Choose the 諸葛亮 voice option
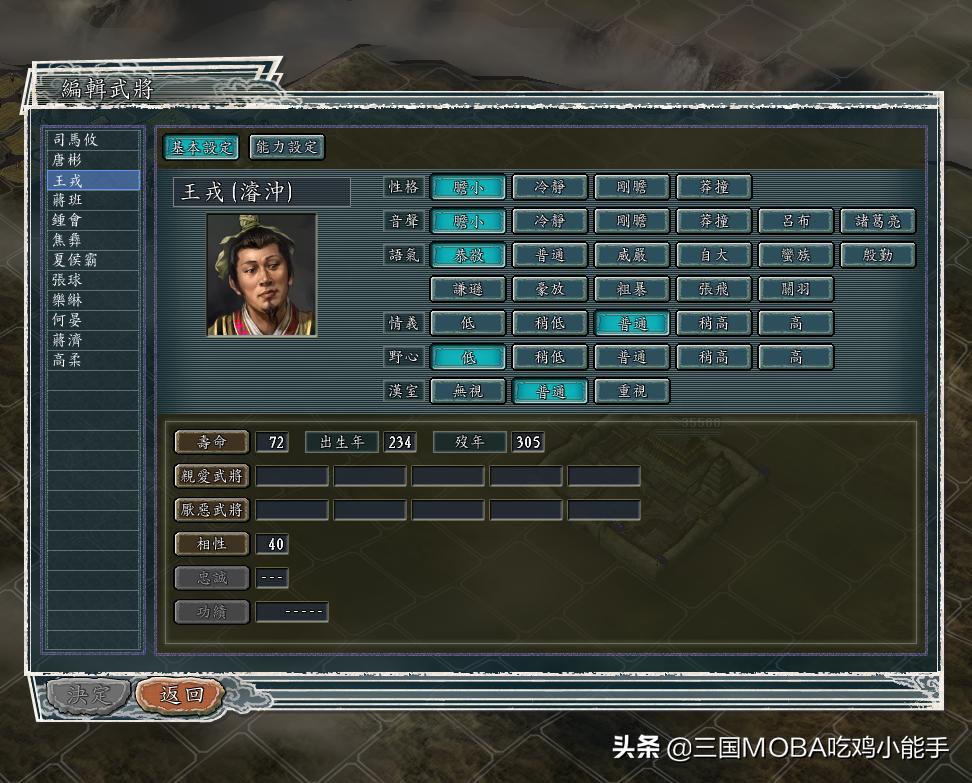972x783 pixels. click(878, 221)
